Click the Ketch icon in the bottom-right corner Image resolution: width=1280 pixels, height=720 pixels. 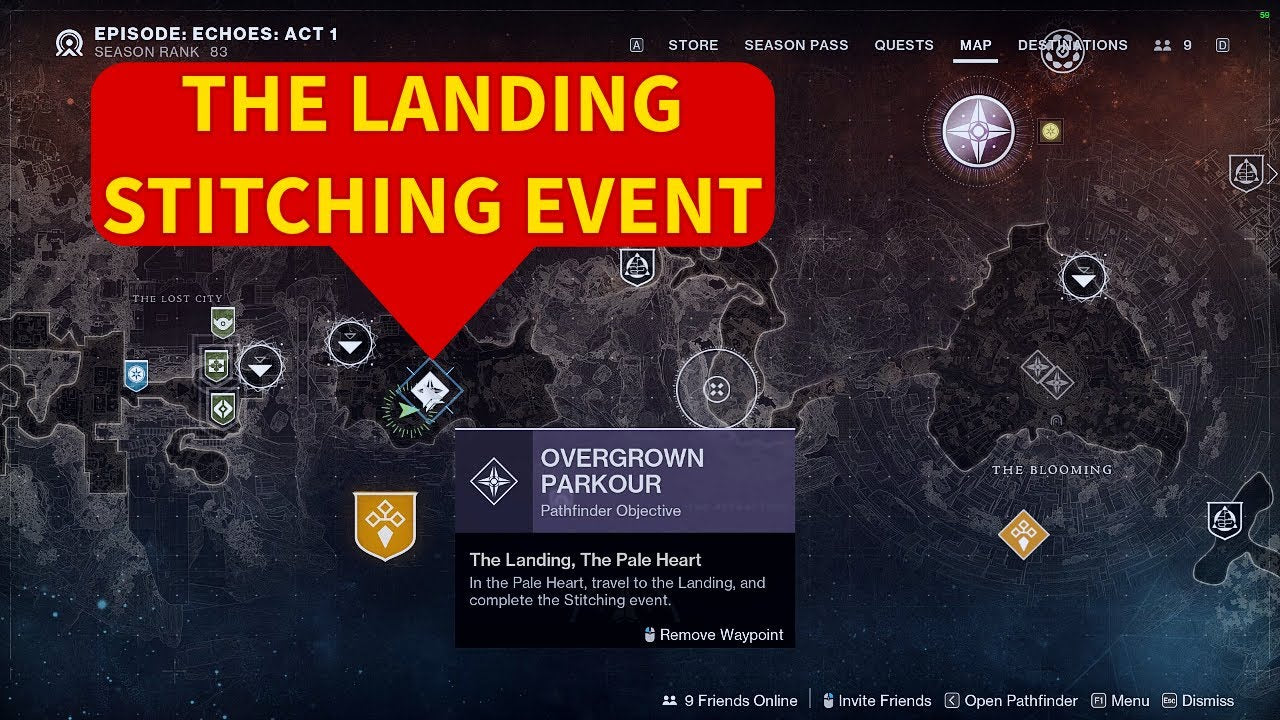click(x=1226, y=519)
